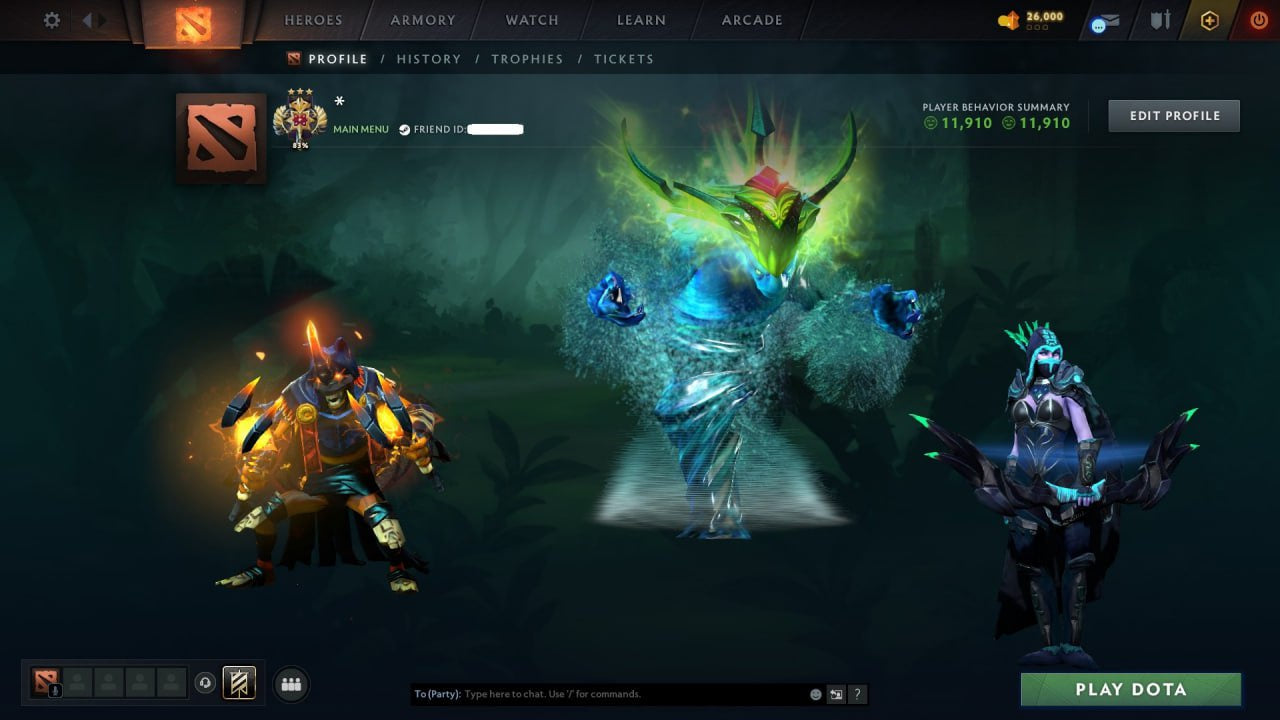Open the emoticon picker in chat

point(815,694)
